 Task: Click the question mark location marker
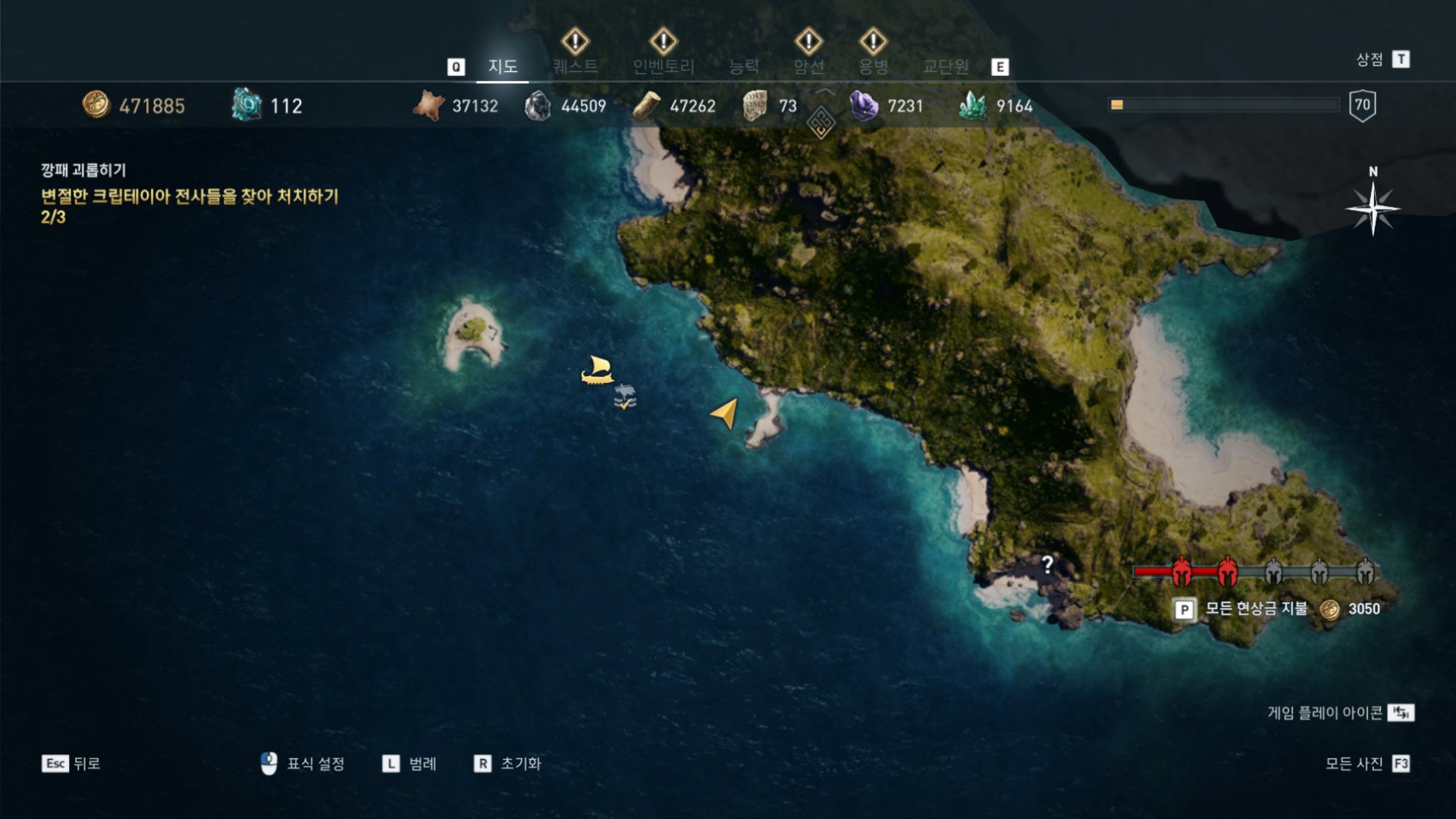(x=1047, y=564)
